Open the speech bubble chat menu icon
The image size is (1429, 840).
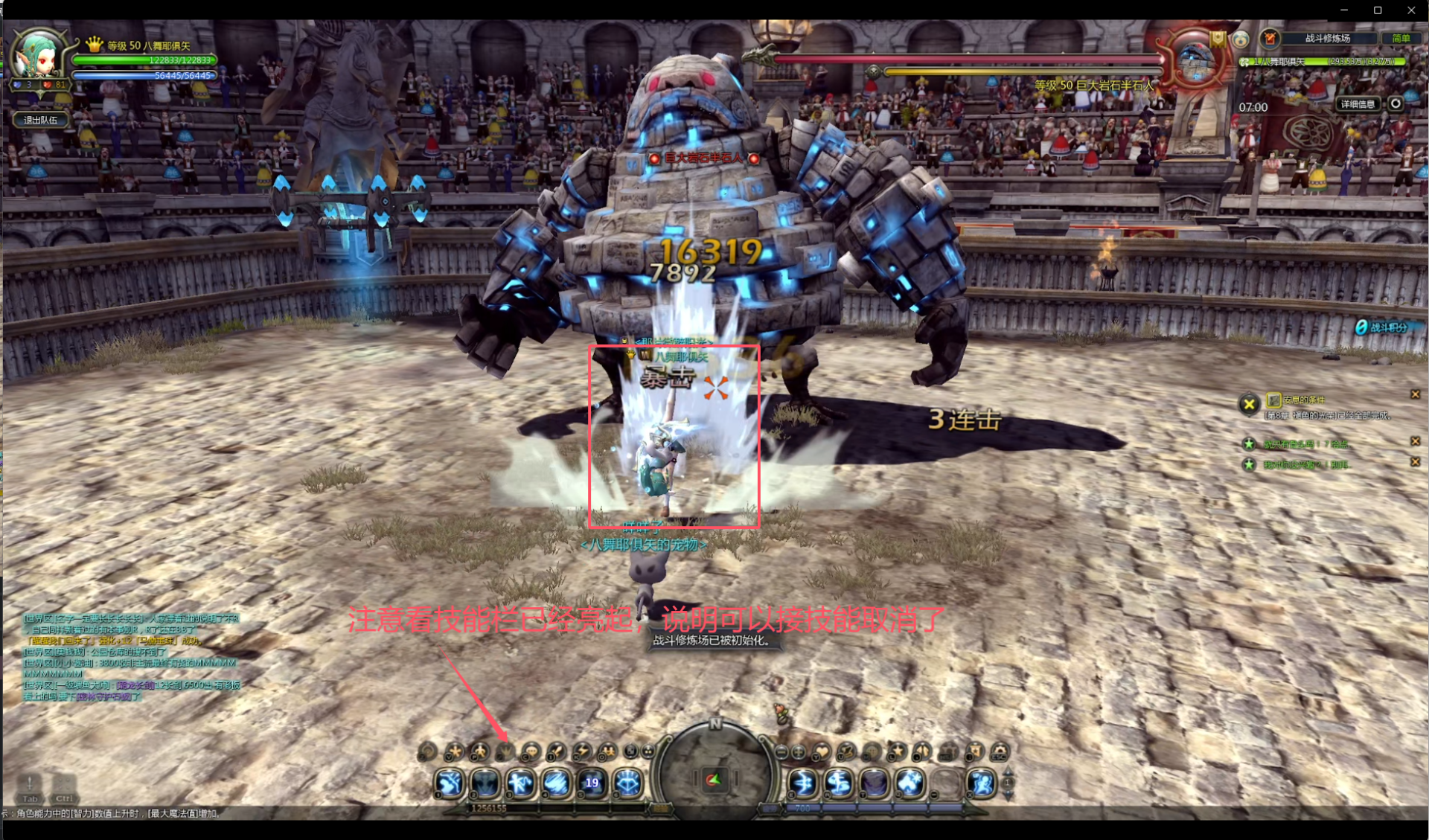[530, 752]
